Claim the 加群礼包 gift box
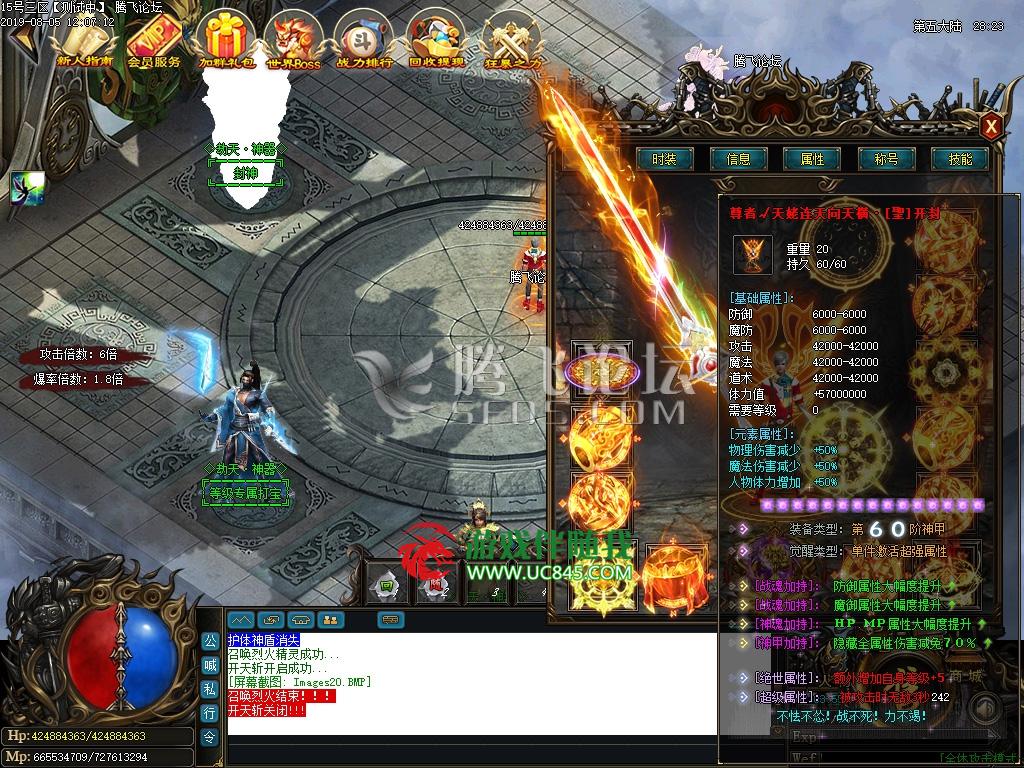The image size is (1024, 768). click(224, 41)
